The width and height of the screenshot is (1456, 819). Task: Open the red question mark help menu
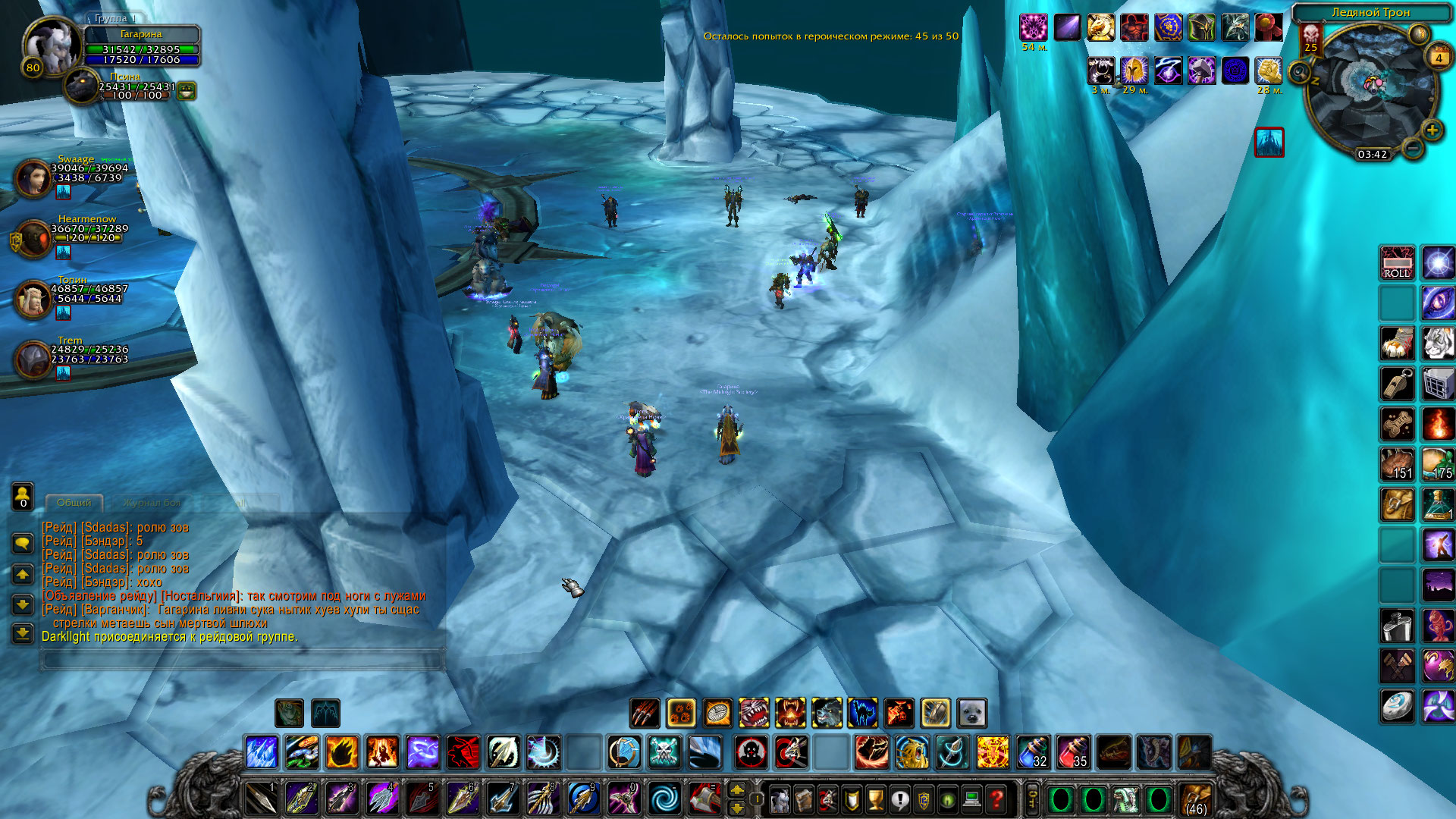click(x=996, y=799)
